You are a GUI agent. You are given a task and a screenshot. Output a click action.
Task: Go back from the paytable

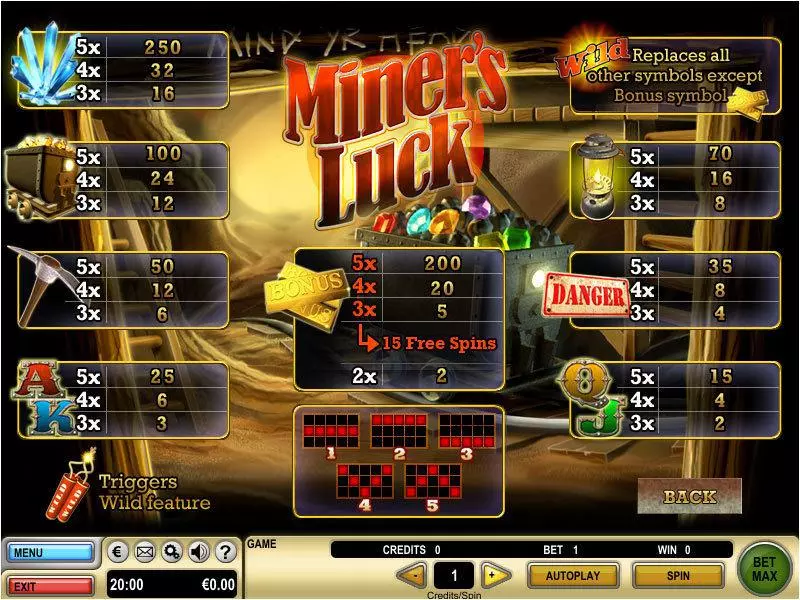[689, 496]
